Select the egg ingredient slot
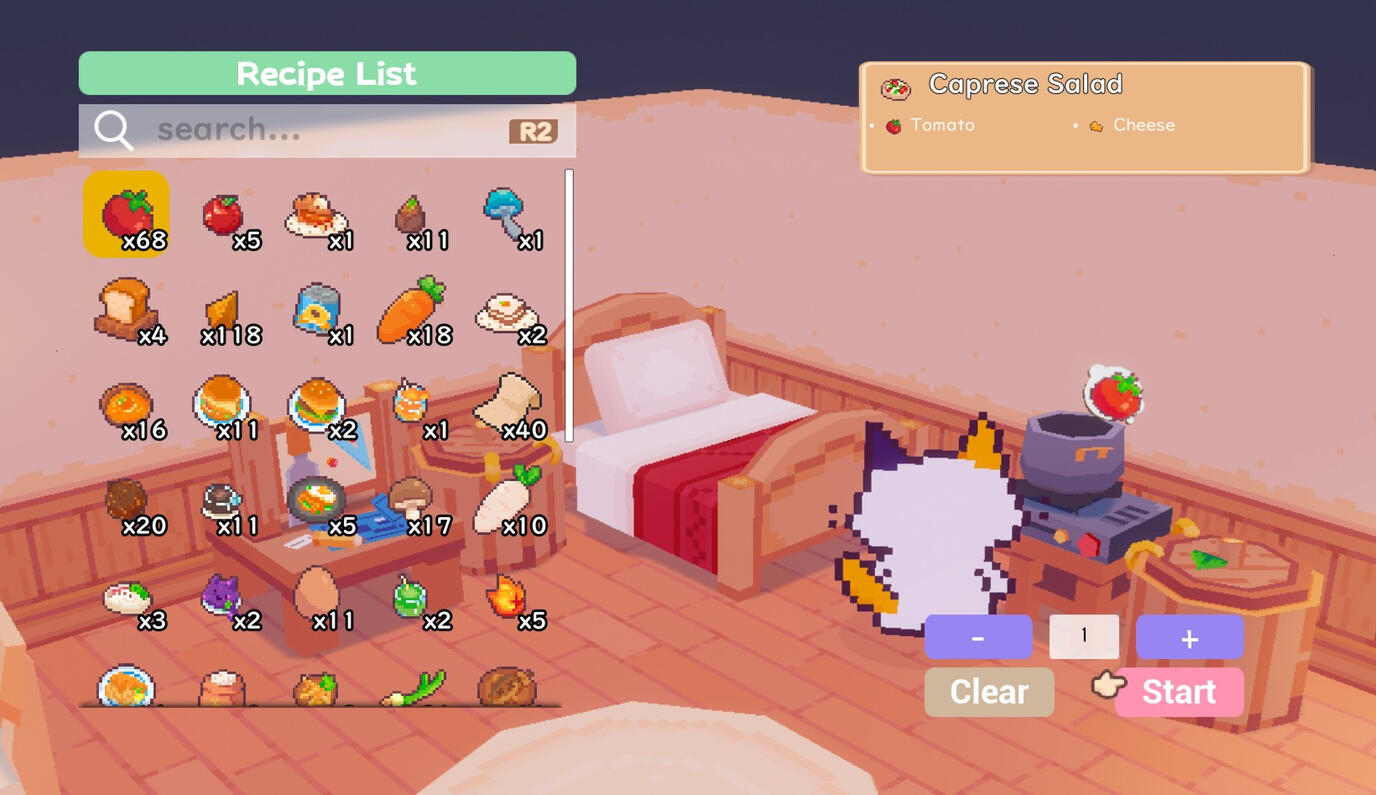 point(316,594)
